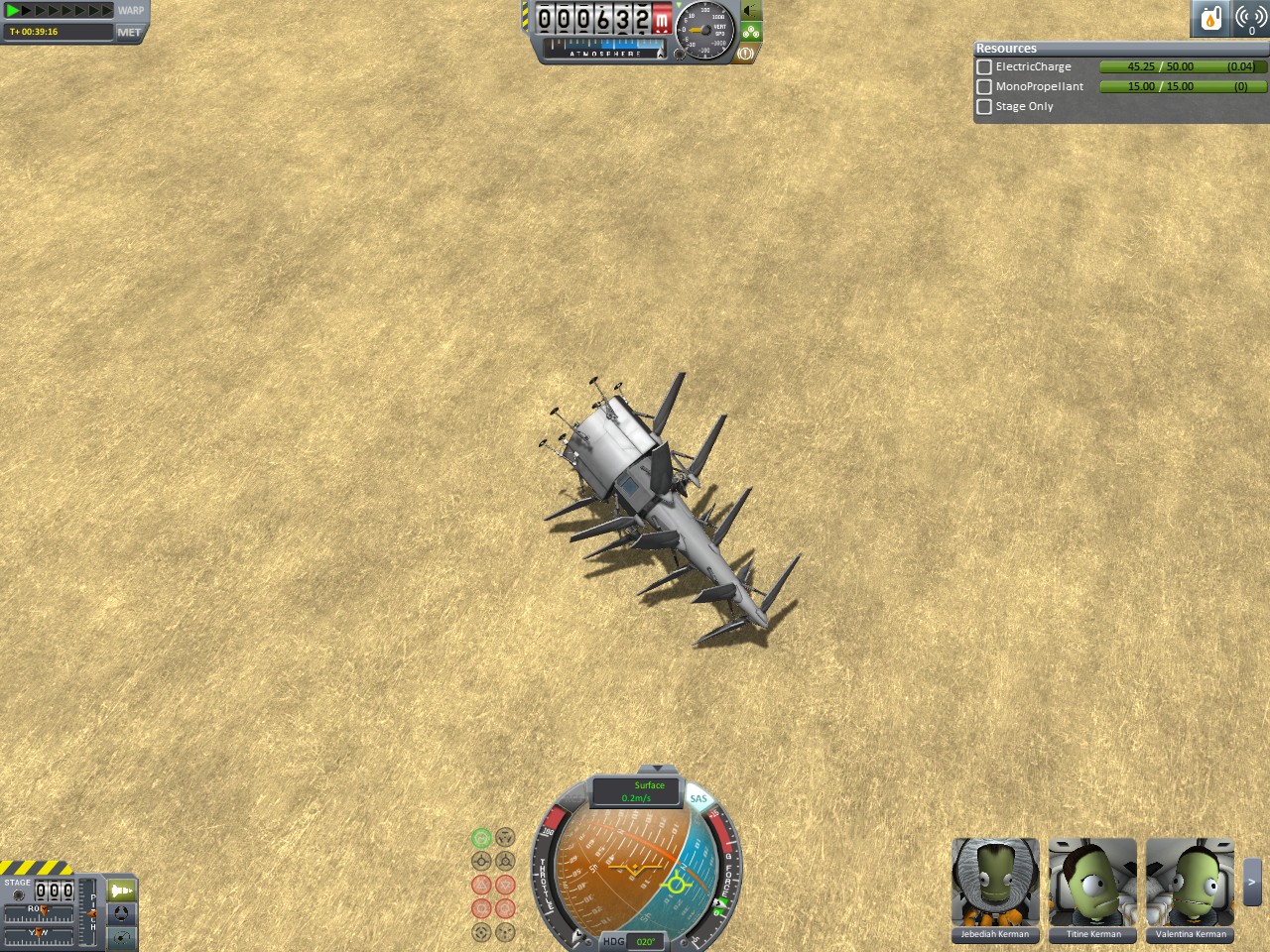Toggle the ElectricCharge resource checkbox
1270x952 pixels.
984,67
